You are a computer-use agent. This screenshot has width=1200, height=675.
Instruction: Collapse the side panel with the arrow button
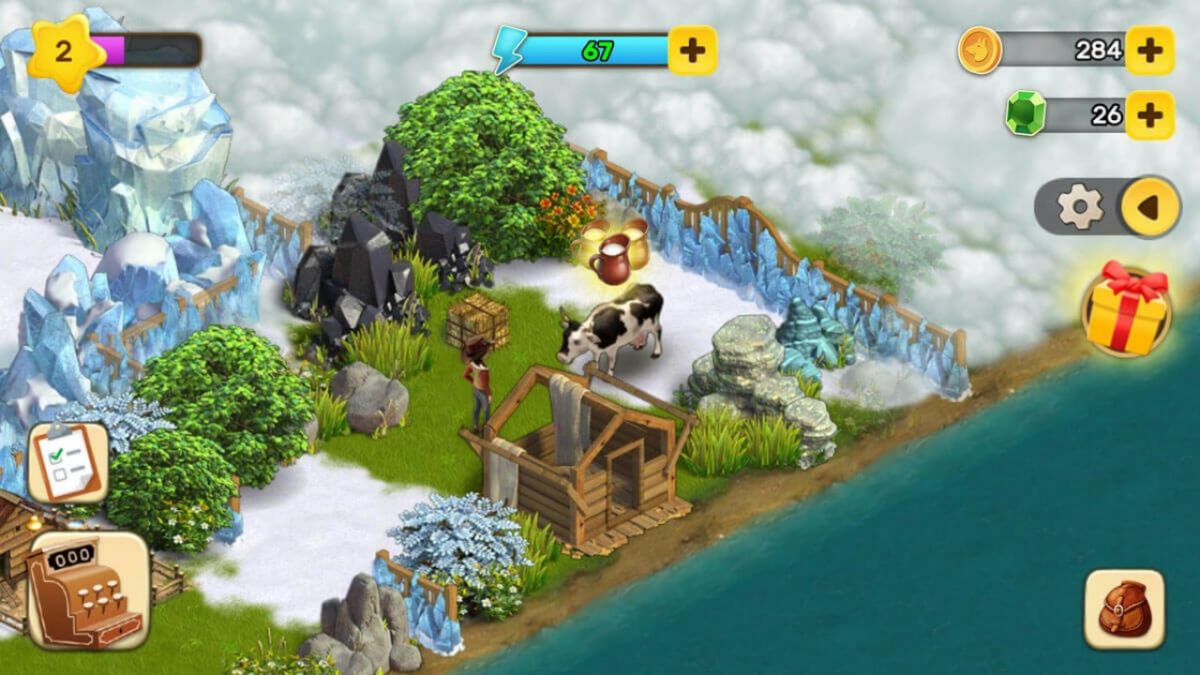(x=1149, y=207)
